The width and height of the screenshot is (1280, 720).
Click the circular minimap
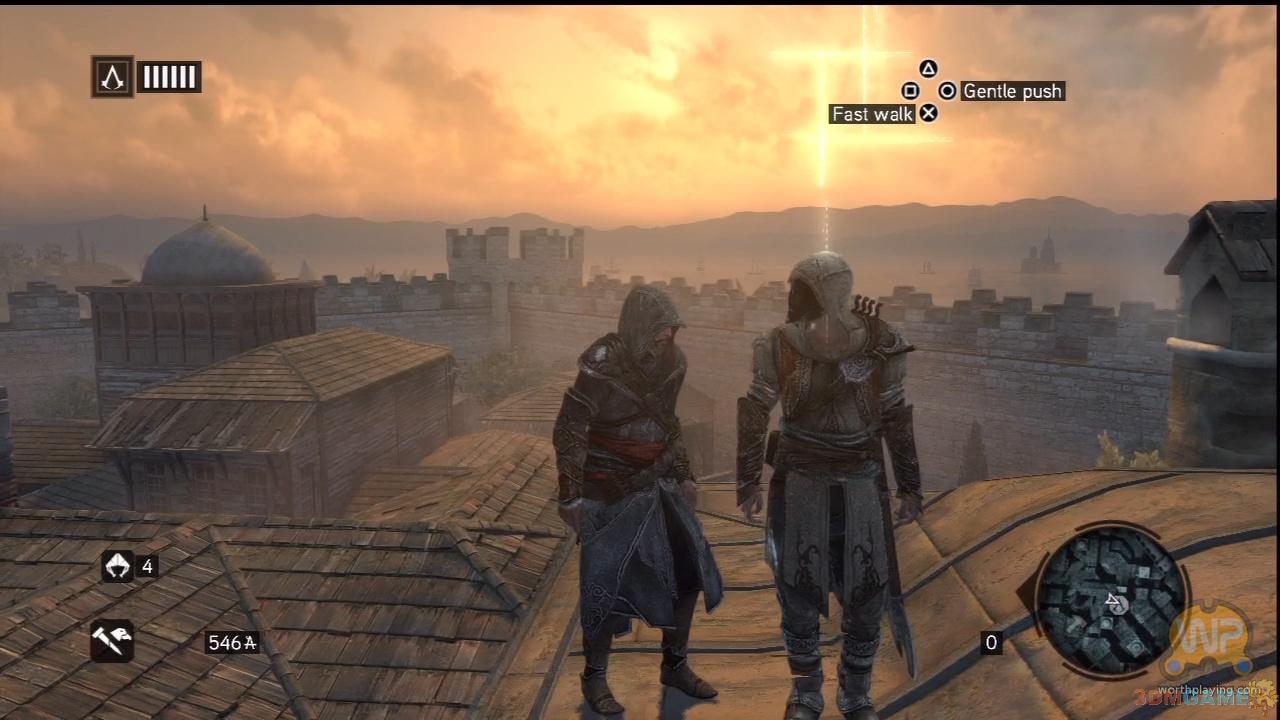click(1111, 603)
